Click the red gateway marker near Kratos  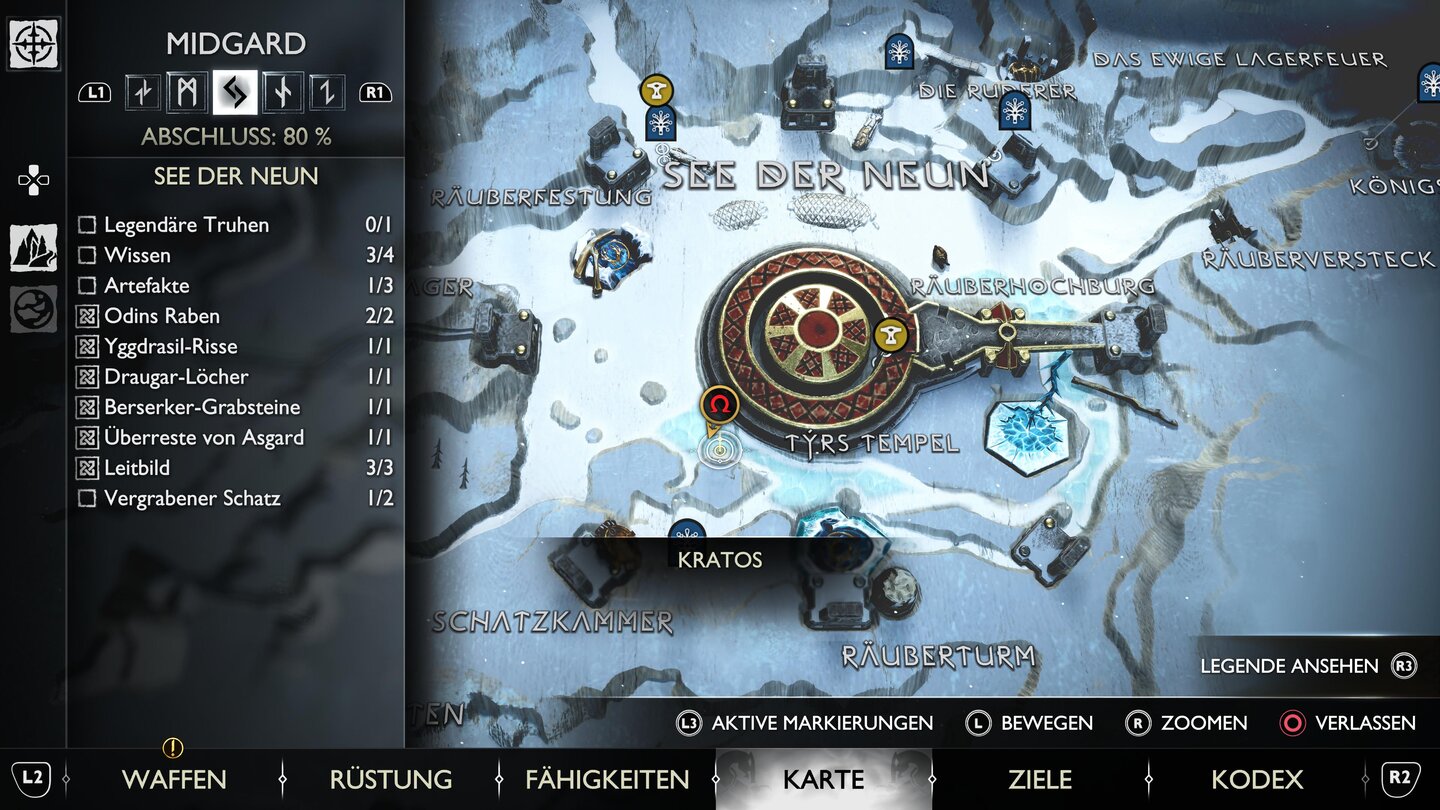(718, 404)
